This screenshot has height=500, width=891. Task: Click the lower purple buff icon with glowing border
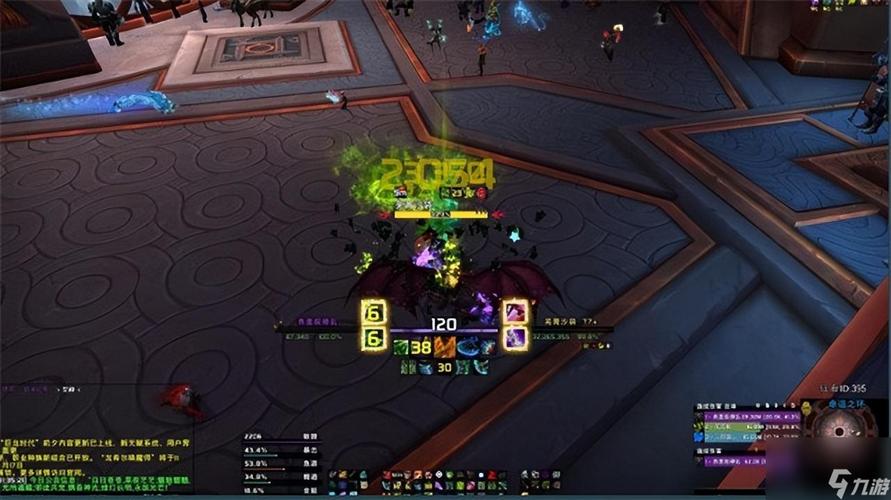tap(515, 338)
